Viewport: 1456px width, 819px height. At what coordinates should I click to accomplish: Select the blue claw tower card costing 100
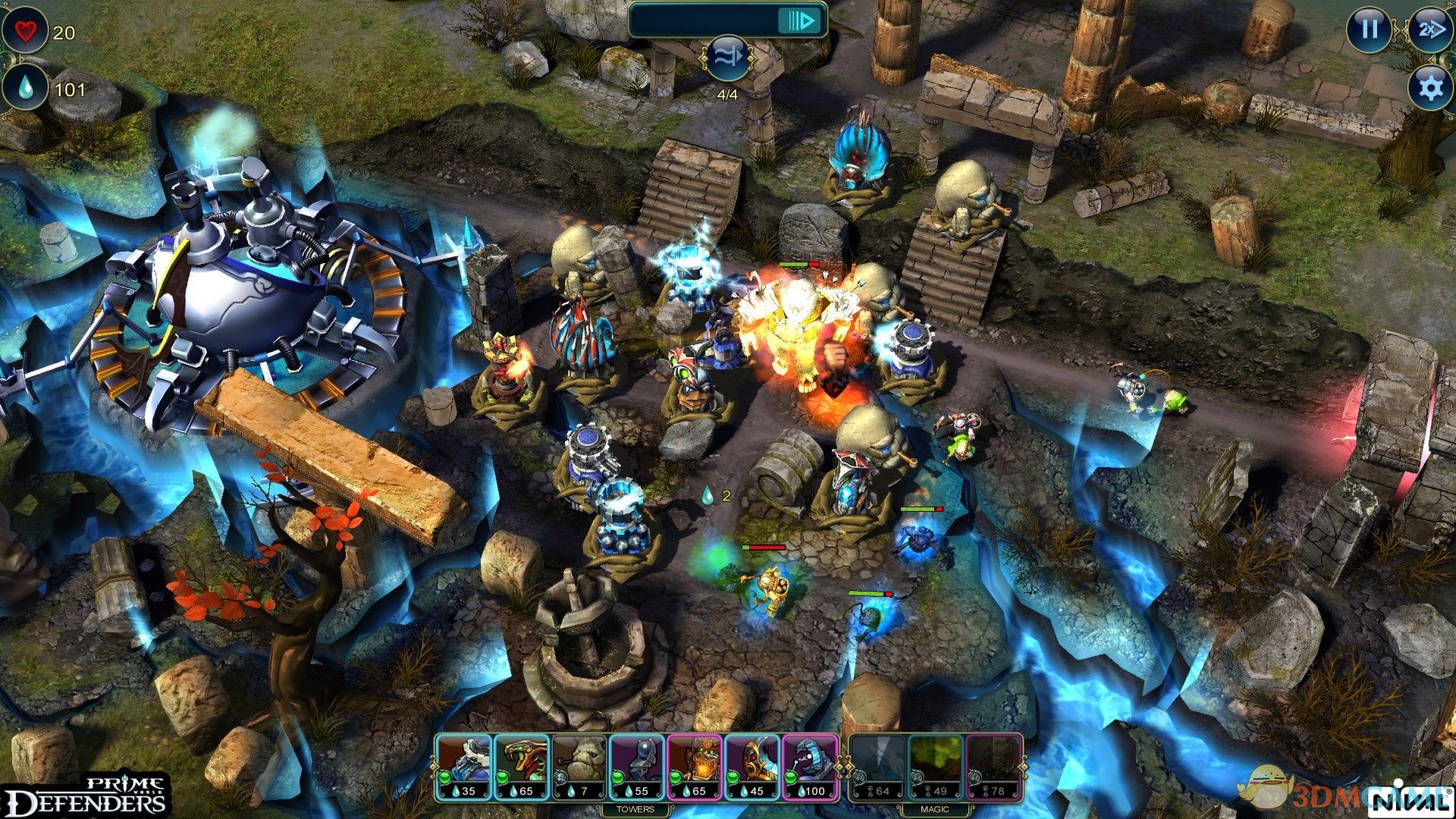(x=810, y=767)
